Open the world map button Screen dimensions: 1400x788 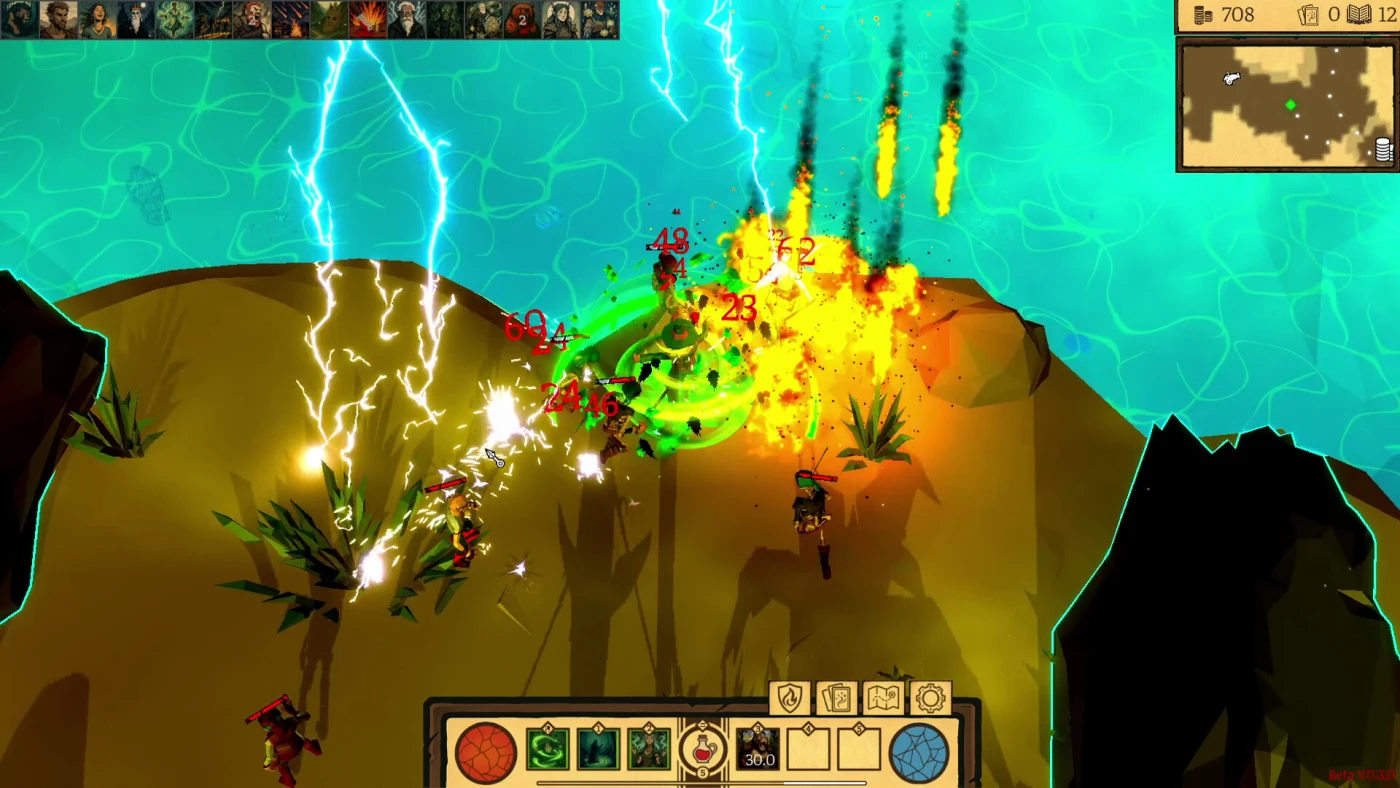884,698
